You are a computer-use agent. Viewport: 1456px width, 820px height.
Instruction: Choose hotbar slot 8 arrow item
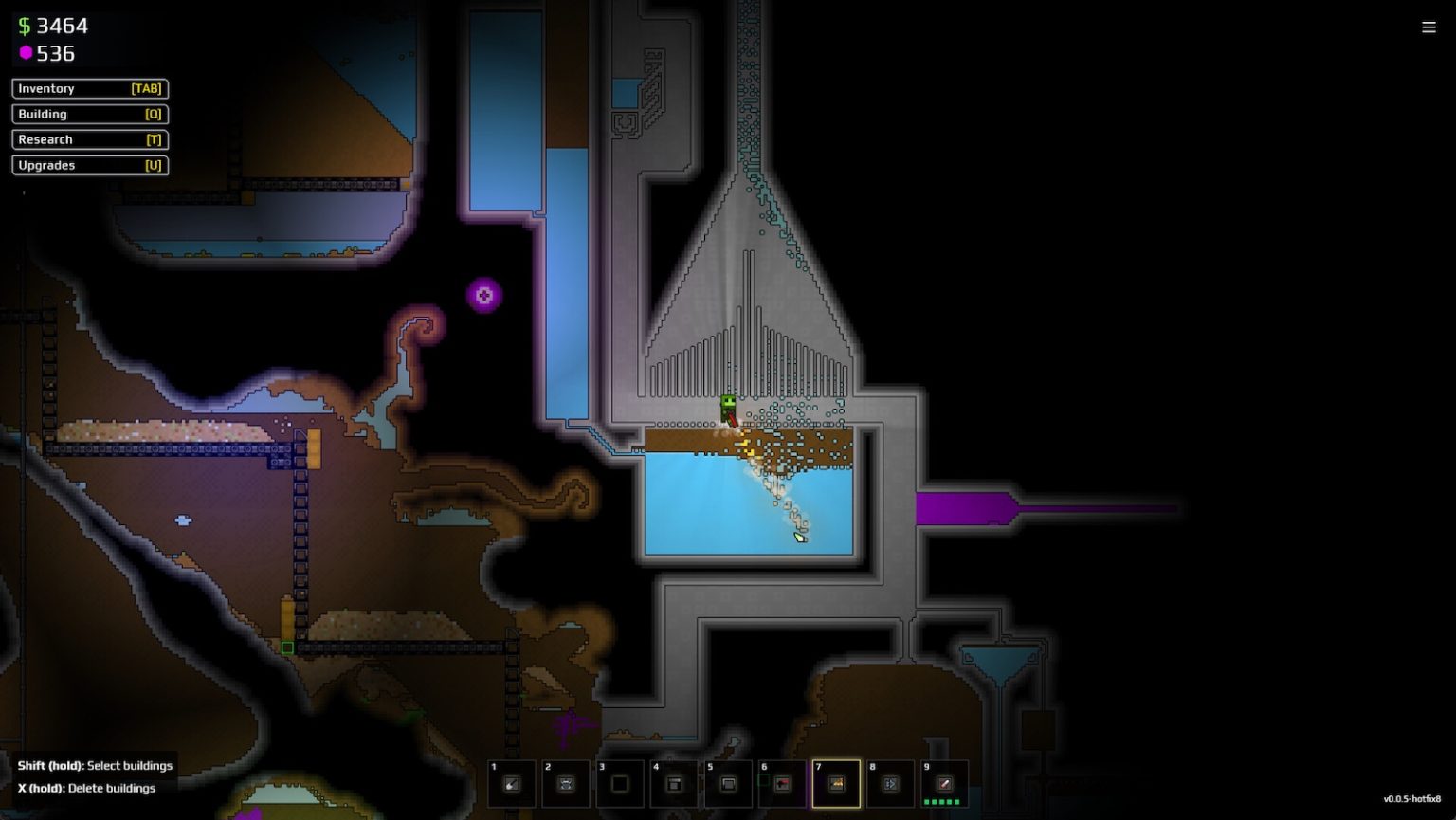pos(890,784)
